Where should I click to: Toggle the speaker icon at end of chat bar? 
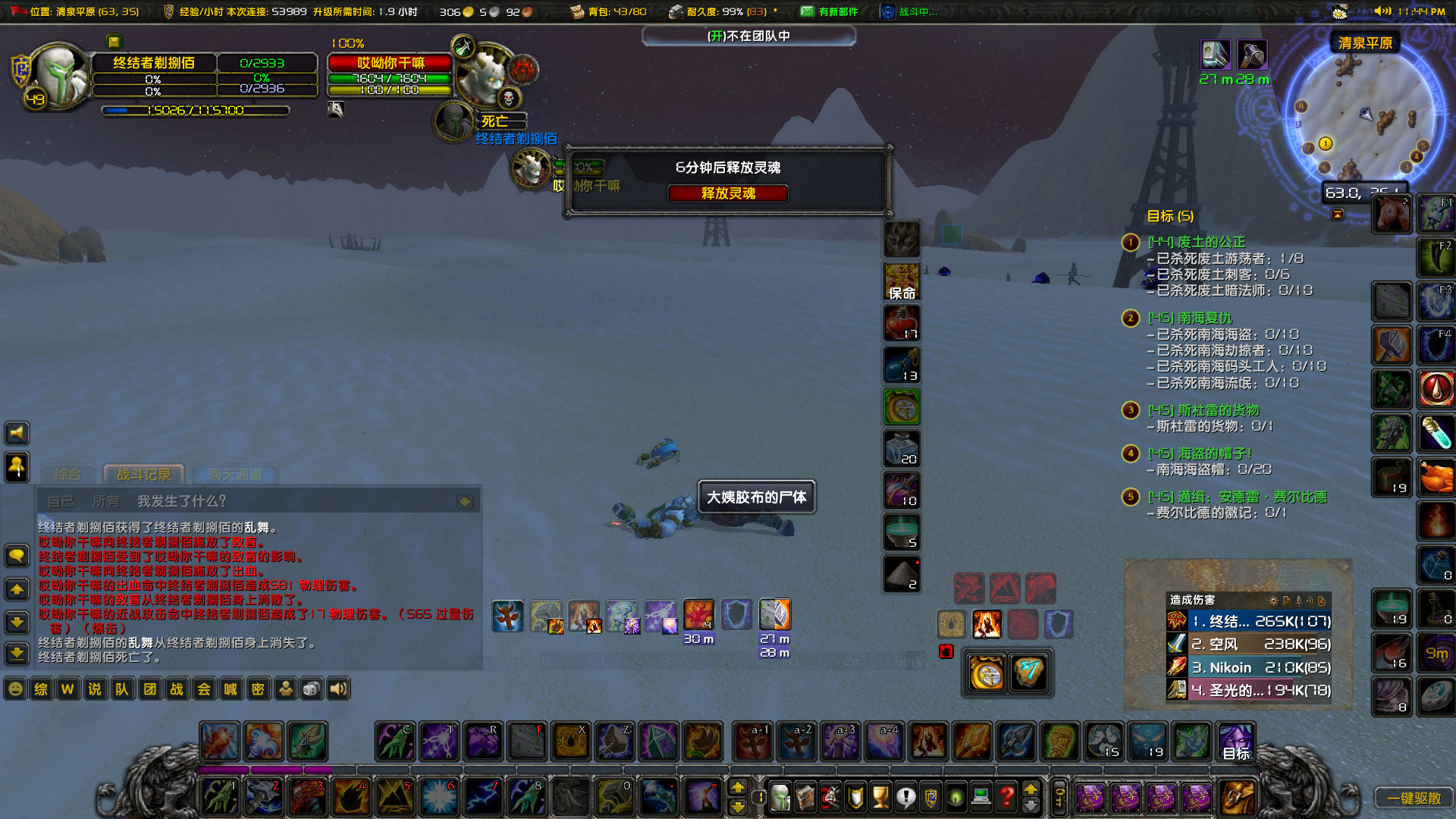coord(337,689)
